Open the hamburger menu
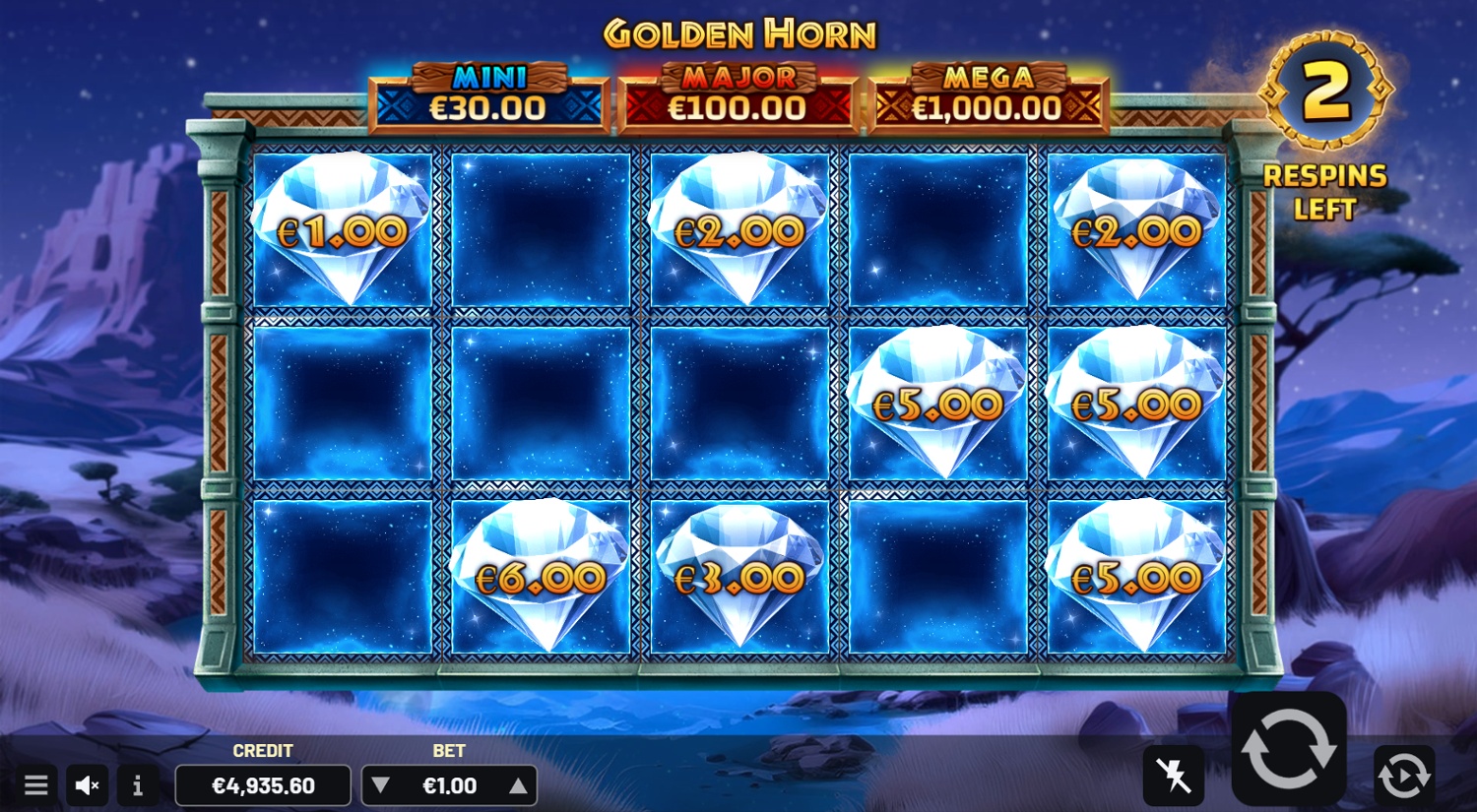This screenshot has width=1477, height=812. 36,785
